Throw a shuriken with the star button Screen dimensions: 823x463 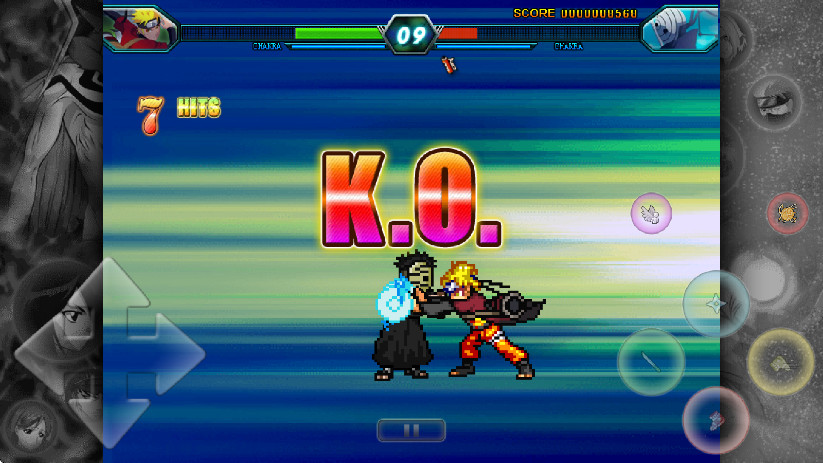coord(716,304)
